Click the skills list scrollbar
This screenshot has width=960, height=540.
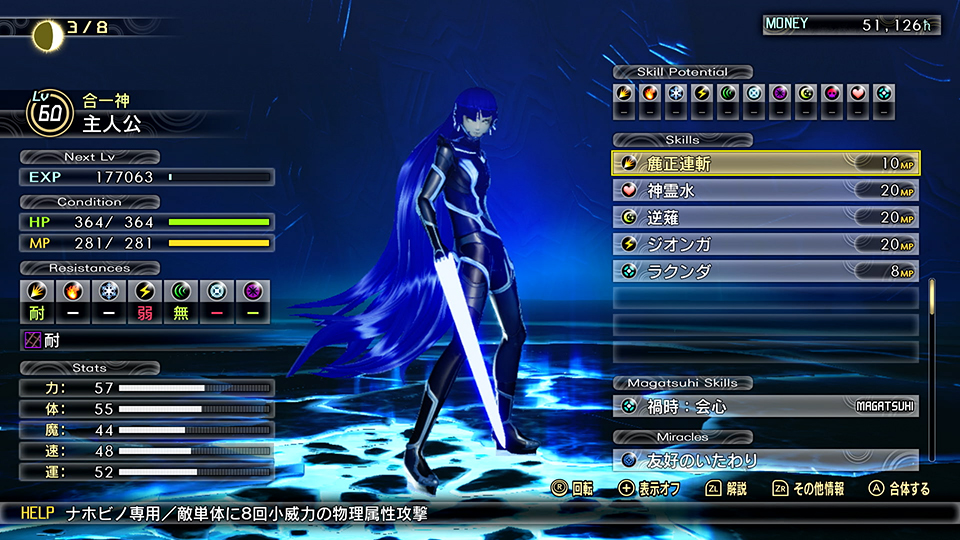(x=933, y=310)
